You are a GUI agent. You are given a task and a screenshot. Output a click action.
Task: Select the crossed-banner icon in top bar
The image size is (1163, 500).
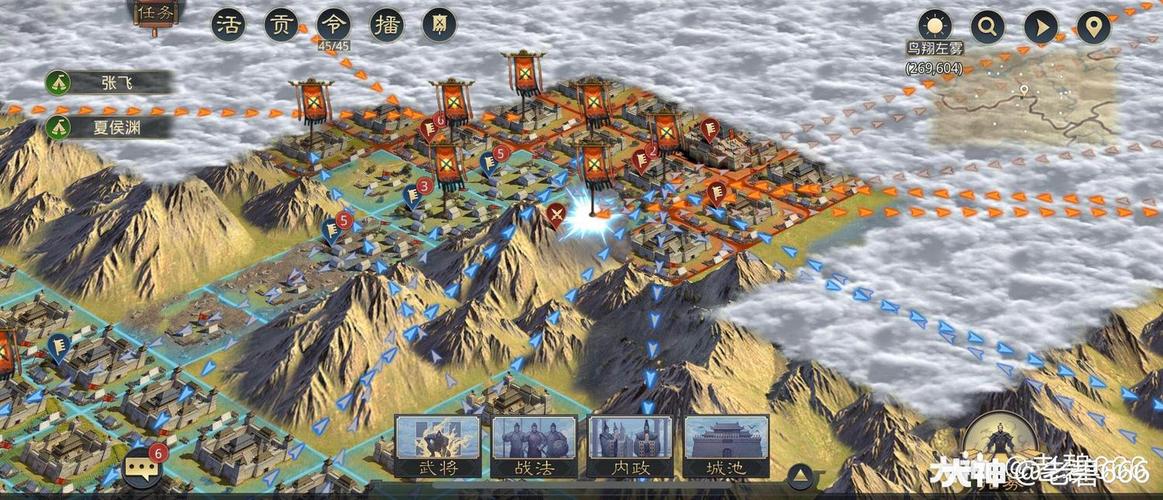439,25
